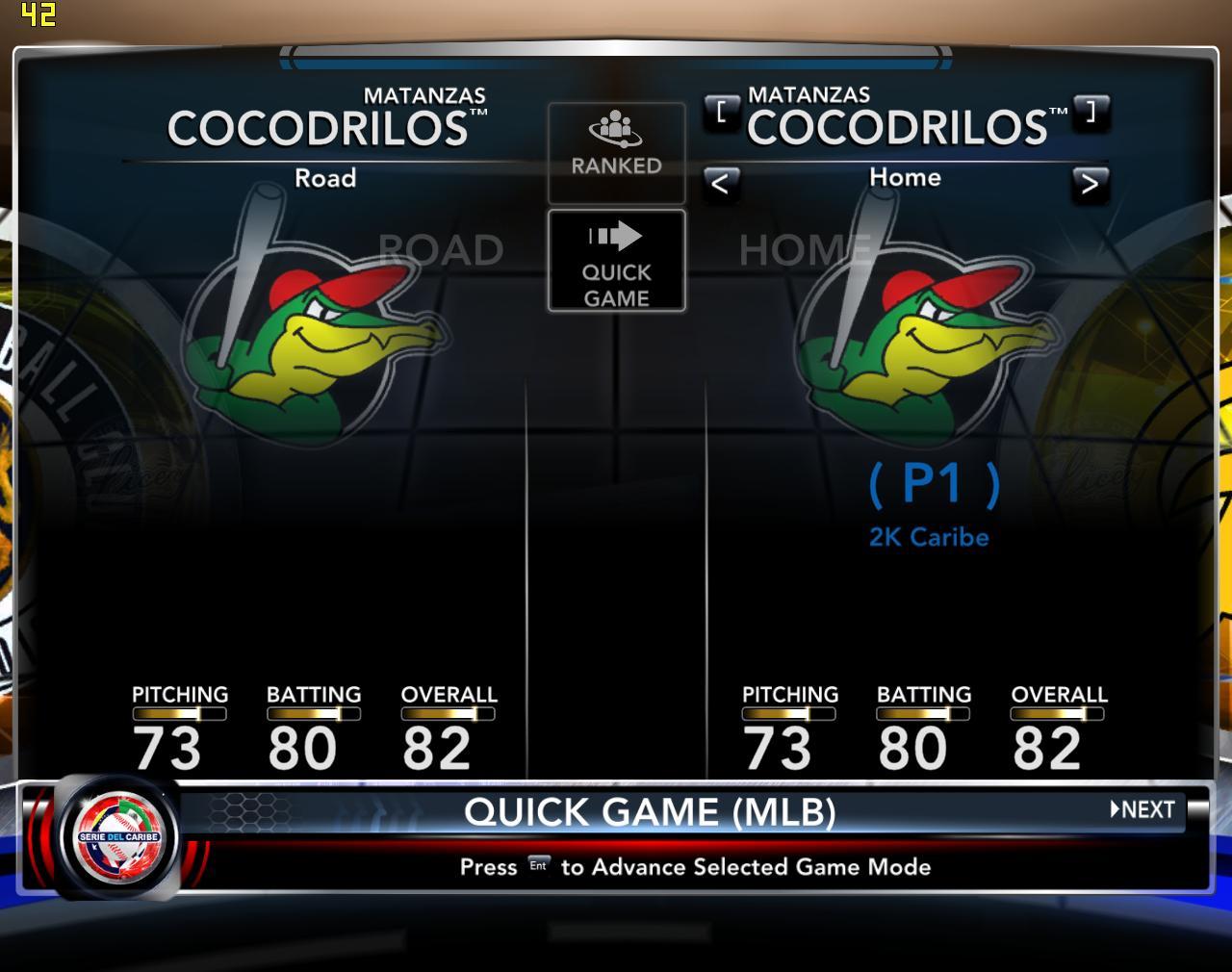Click the right arrow beside Home
The image size is (1232, 972).
[1089, 183]
